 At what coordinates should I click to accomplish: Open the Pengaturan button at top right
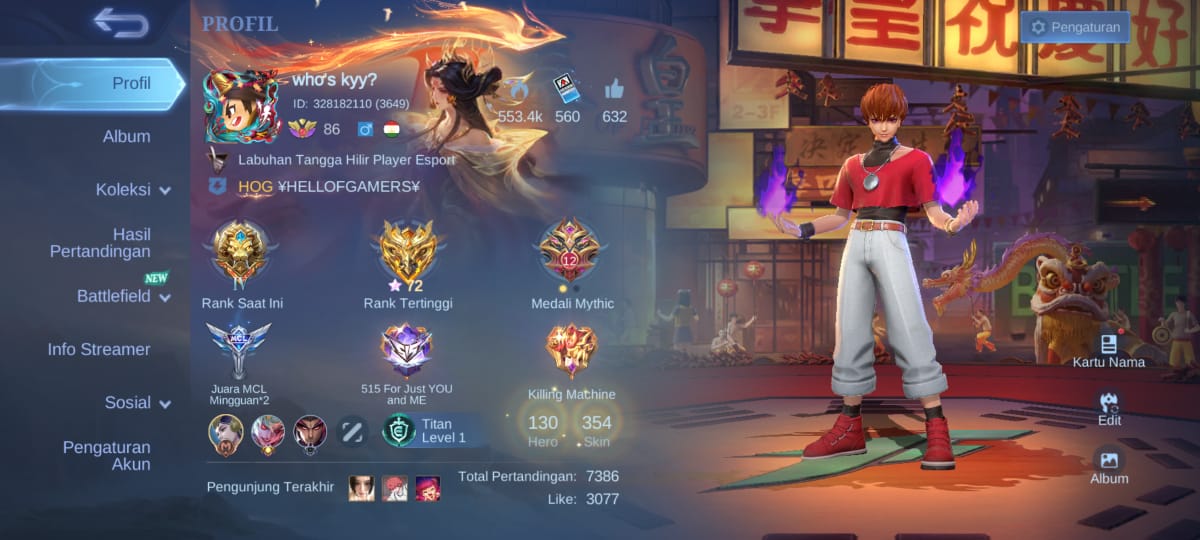coord(1075,28)
